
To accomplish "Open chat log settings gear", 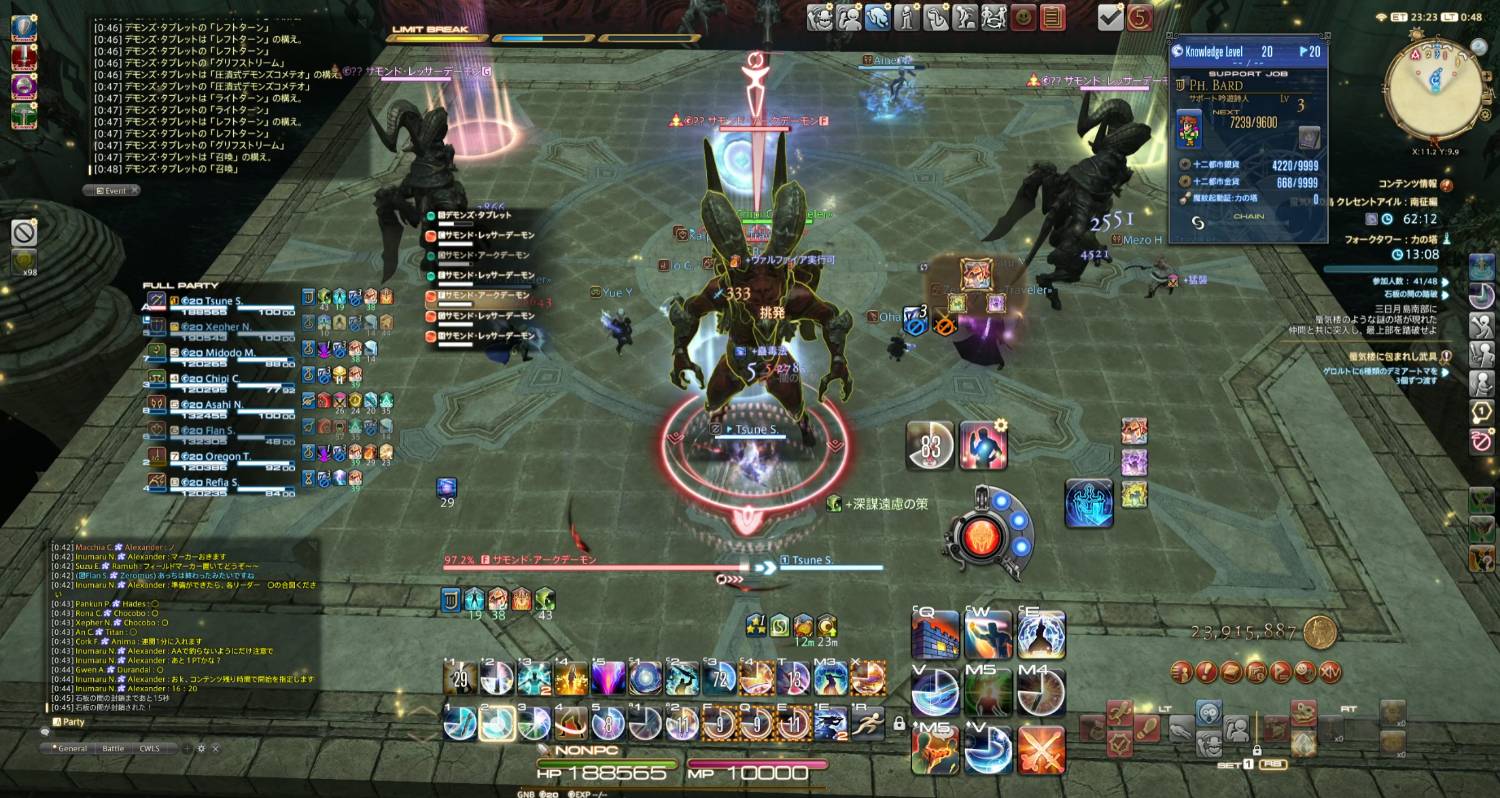I will pos(200,748).
